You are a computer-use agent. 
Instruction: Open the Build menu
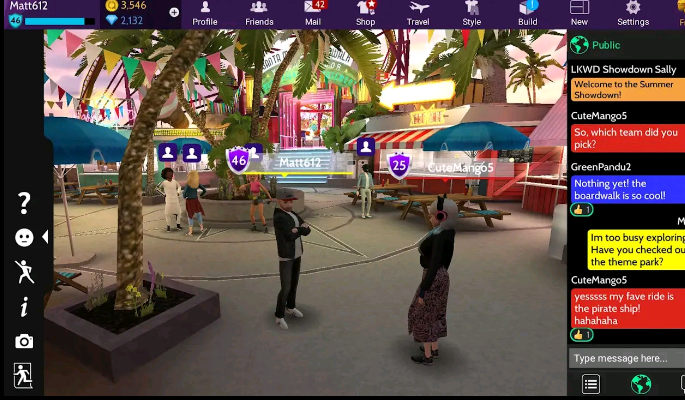527,13
